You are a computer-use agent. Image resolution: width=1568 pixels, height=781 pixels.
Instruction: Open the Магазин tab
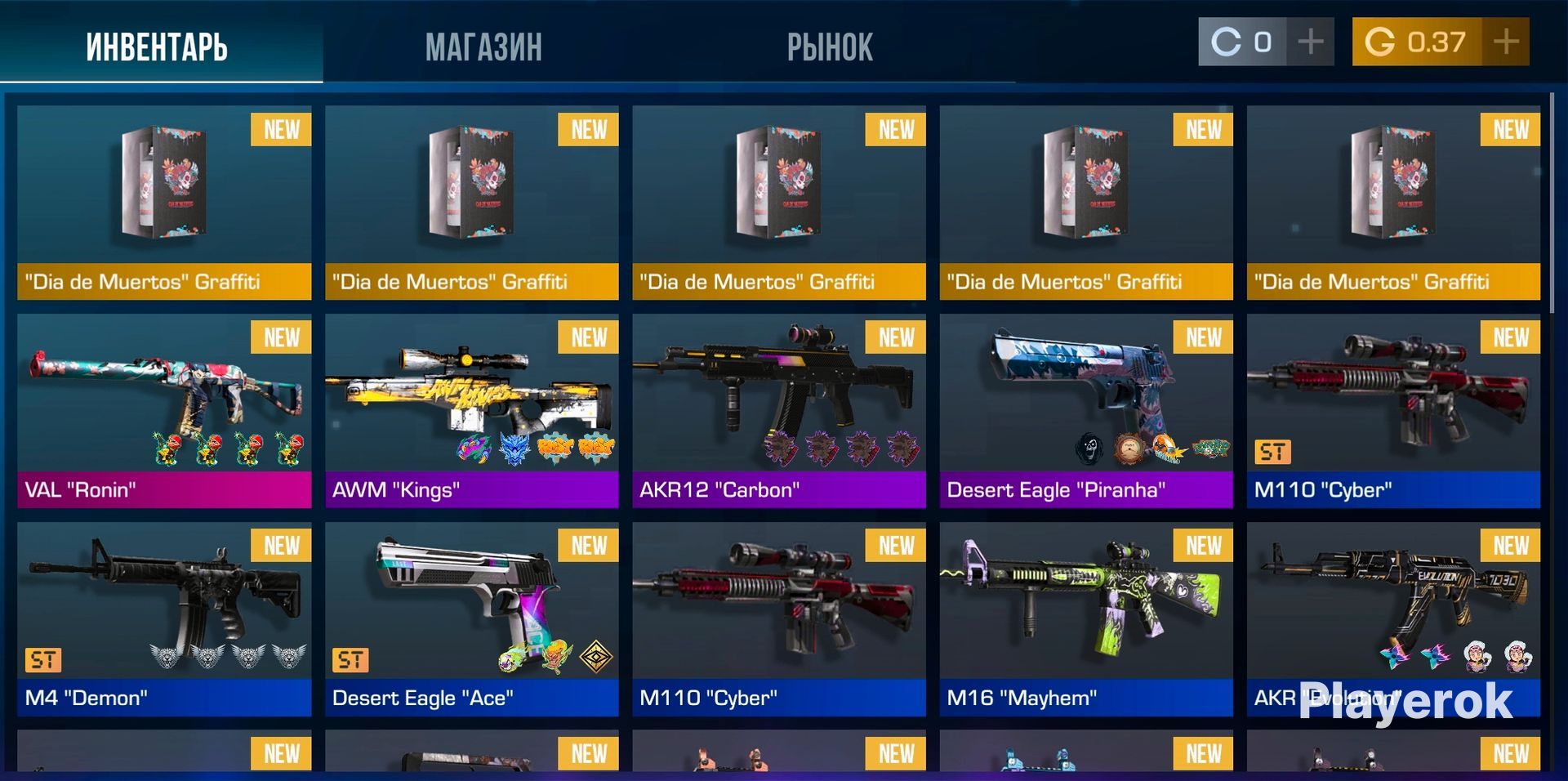coord(483,47)
